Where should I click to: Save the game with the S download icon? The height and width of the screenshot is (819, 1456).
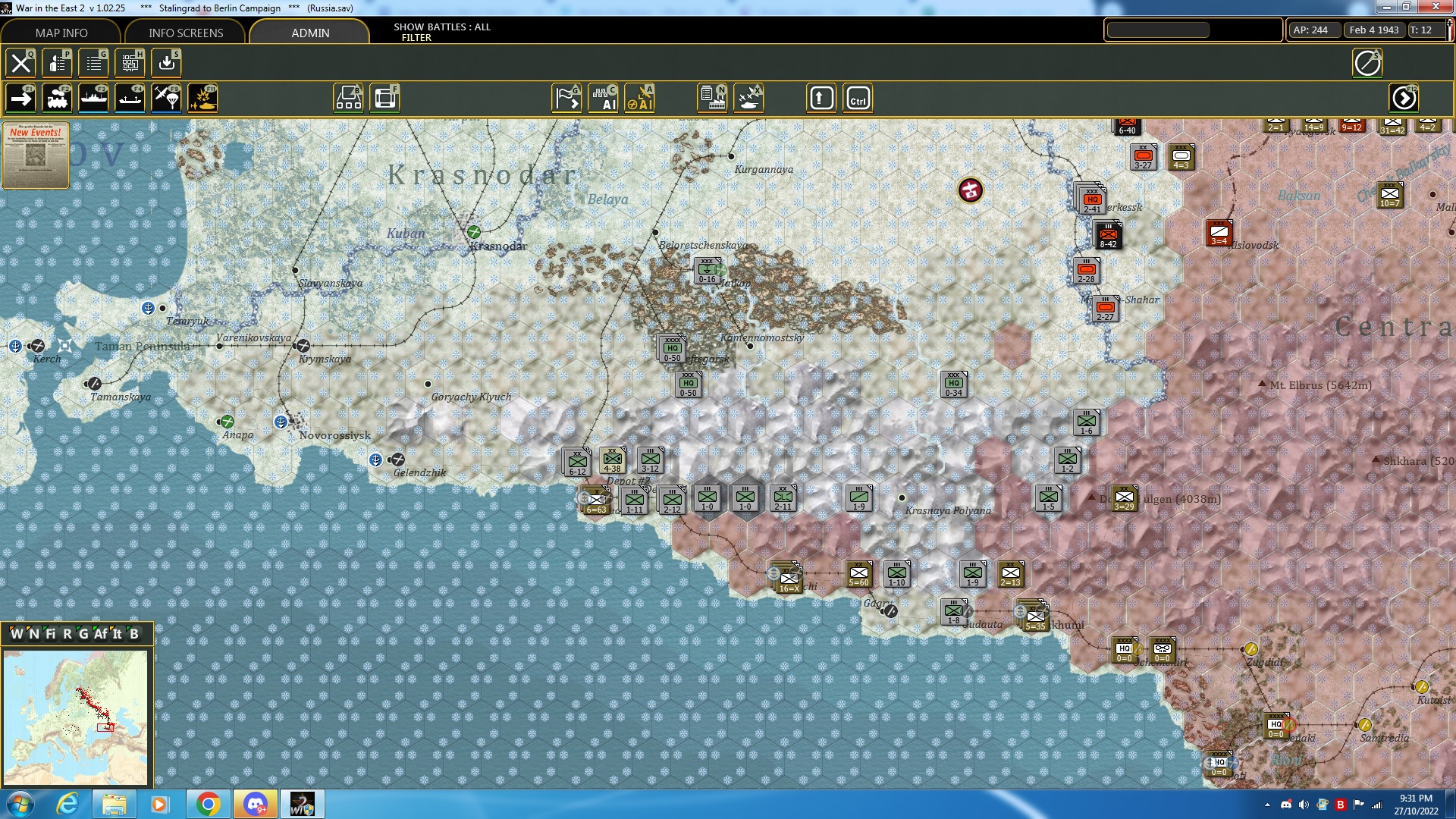(x=167, y=63)
